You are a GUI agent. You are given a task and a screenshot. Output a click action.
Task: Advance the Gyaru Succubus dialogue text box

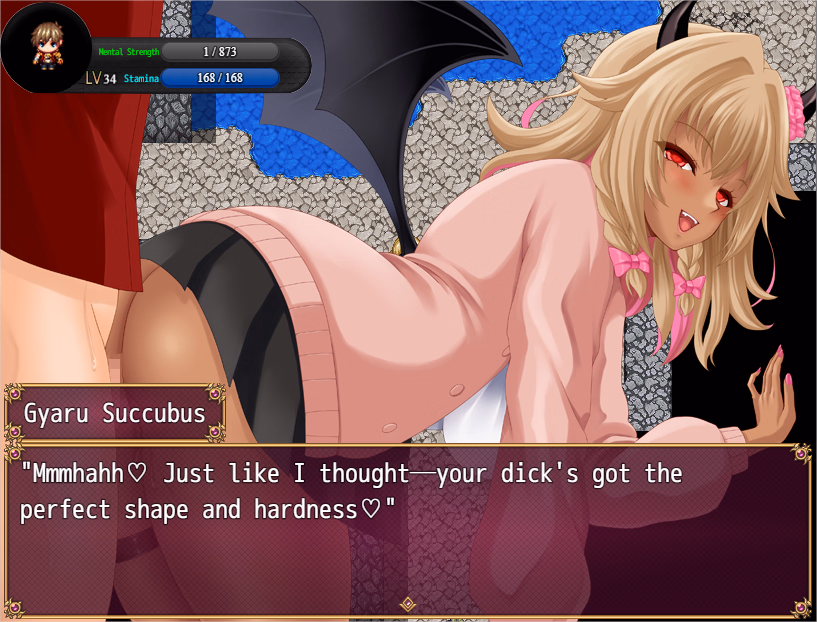[408, 530]
